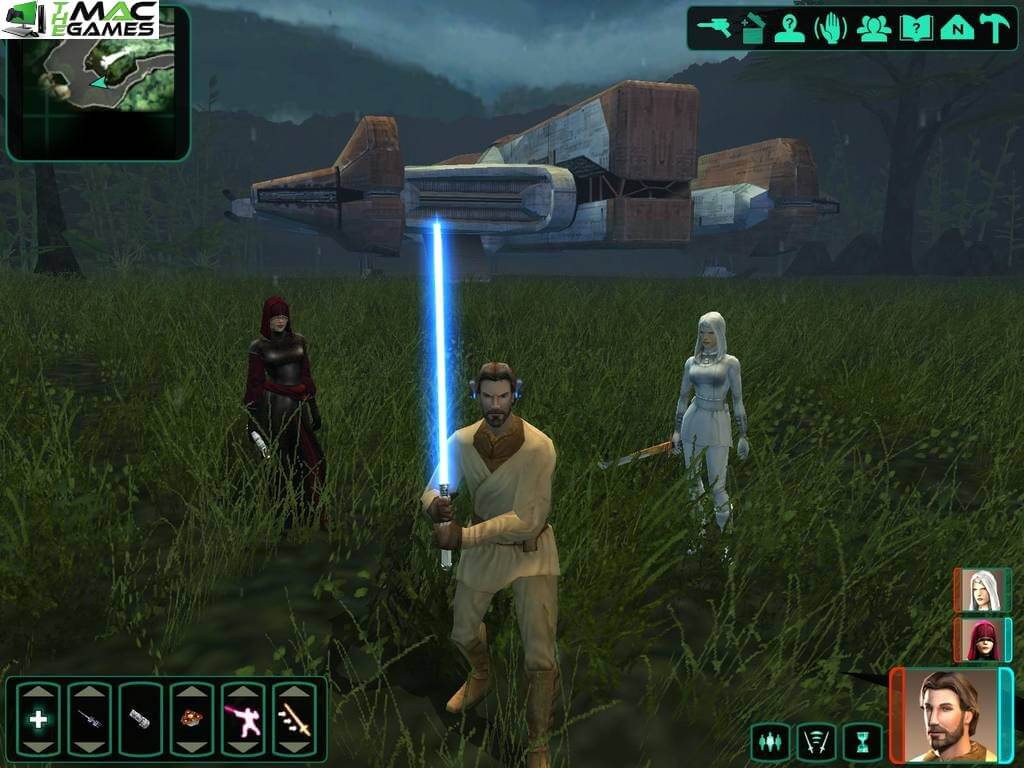Open the map icon marked N

pyautogui.click(x=957, y=28)
